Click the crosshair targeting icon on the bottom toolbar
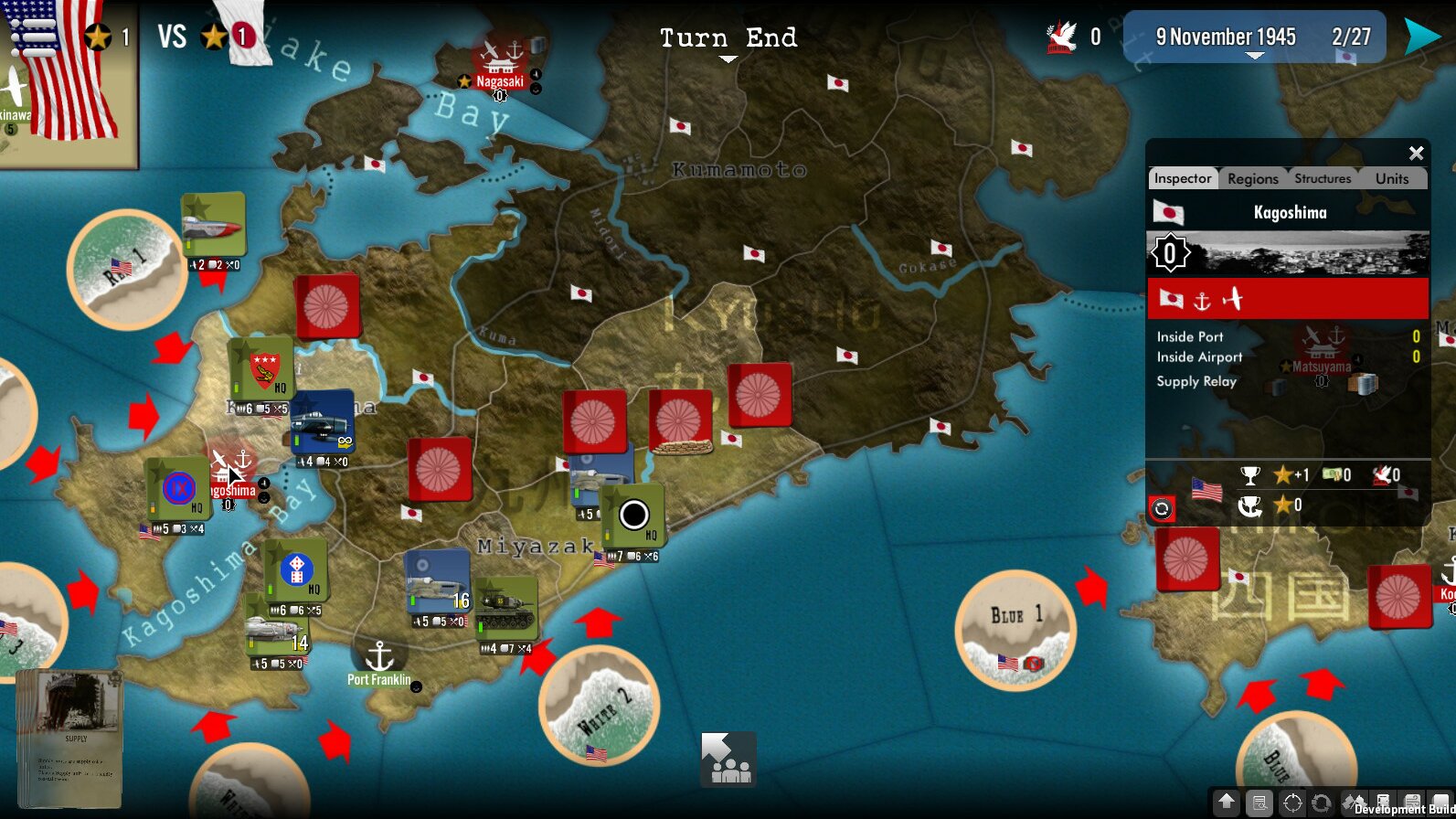Image resolution: width=1456 pixels, height=819 pixels. (x=1291, y=801)
